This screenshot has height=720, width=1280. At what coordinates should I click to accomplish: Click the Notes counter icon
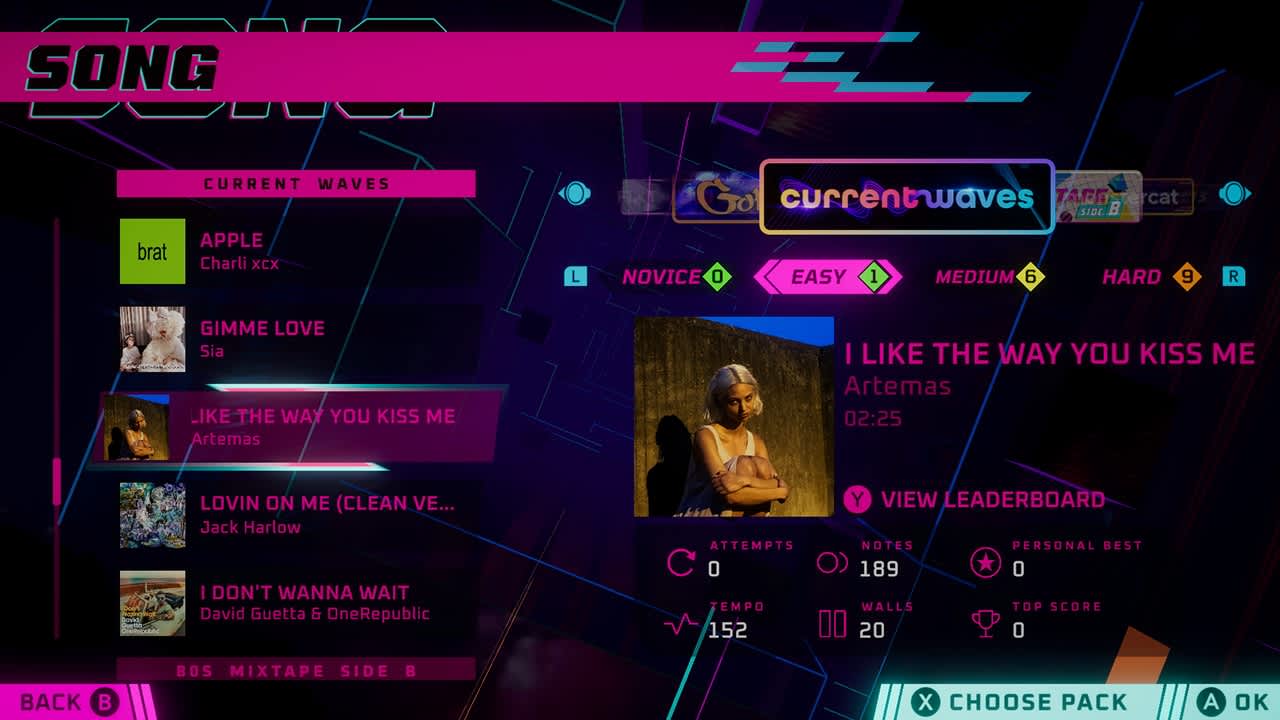click(830, 564)
